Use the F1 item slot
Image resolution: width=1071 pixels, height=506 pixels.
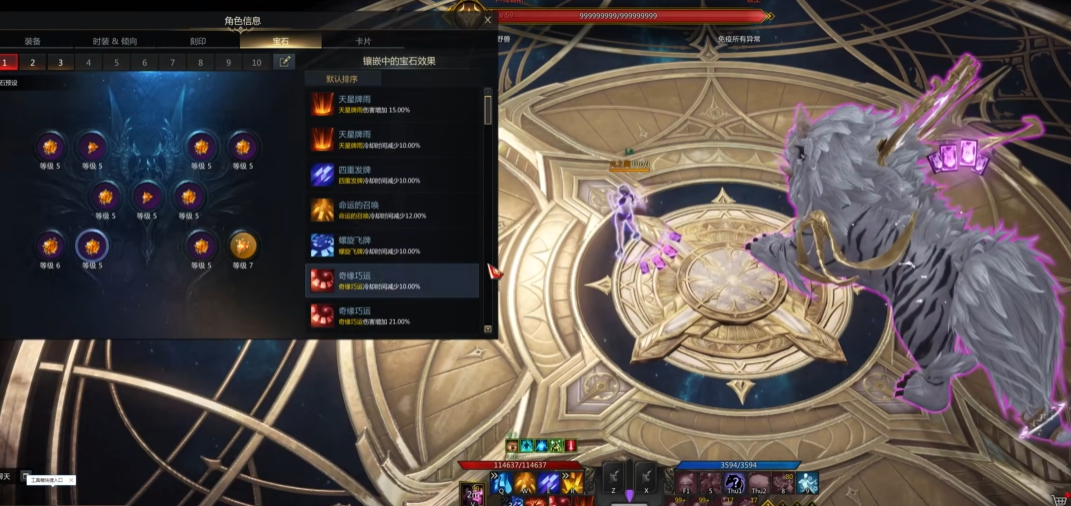click(x=686, y=483)
